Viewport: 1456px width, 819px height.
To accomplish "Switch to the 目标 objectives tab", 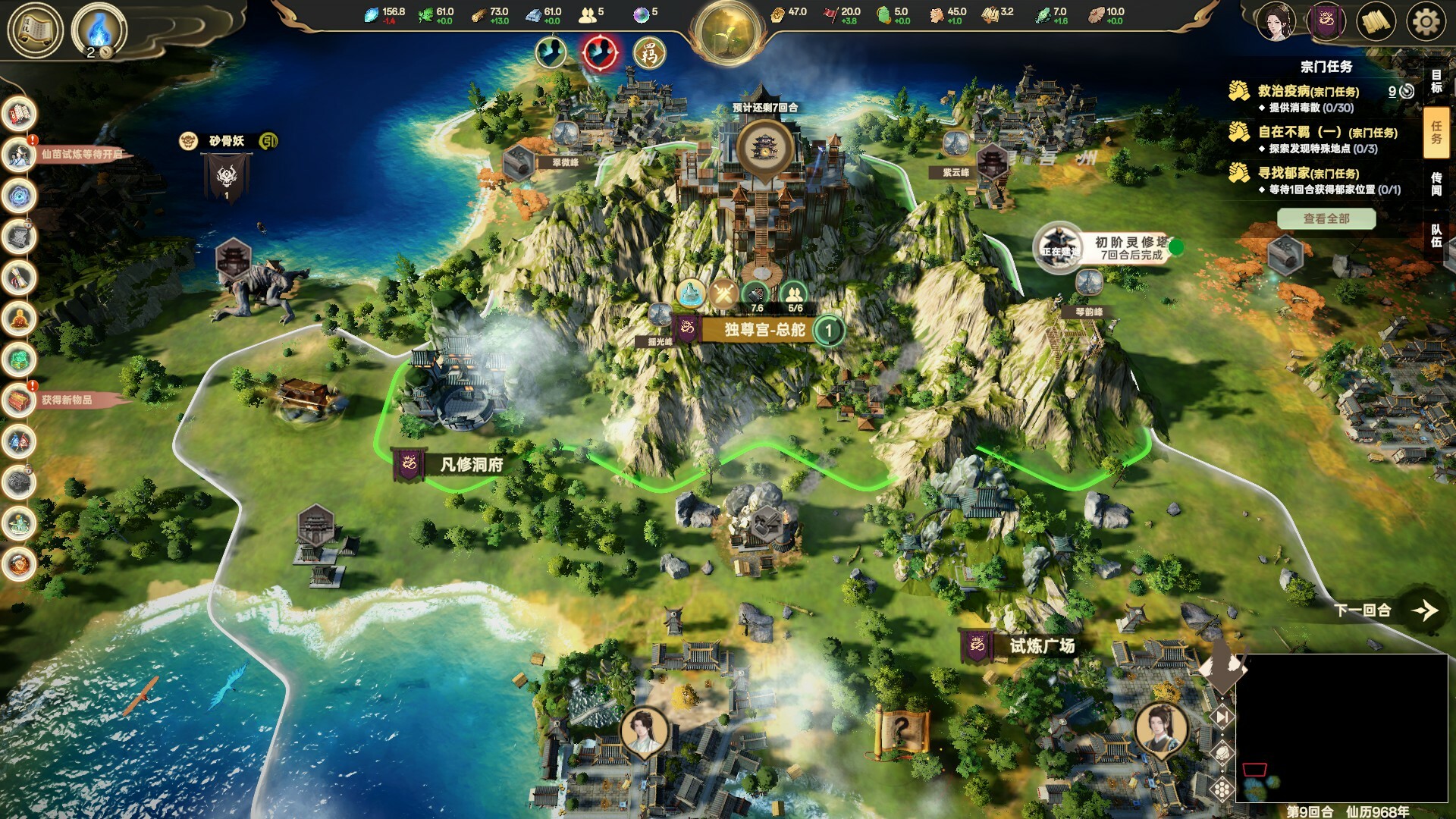I will (x=1436, y=81).
